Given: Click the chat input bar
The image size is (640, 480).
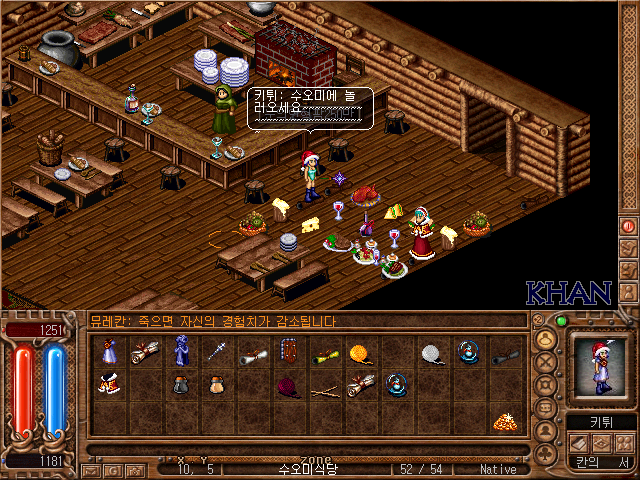Looking at the screenshot, I should pos(300,450).
